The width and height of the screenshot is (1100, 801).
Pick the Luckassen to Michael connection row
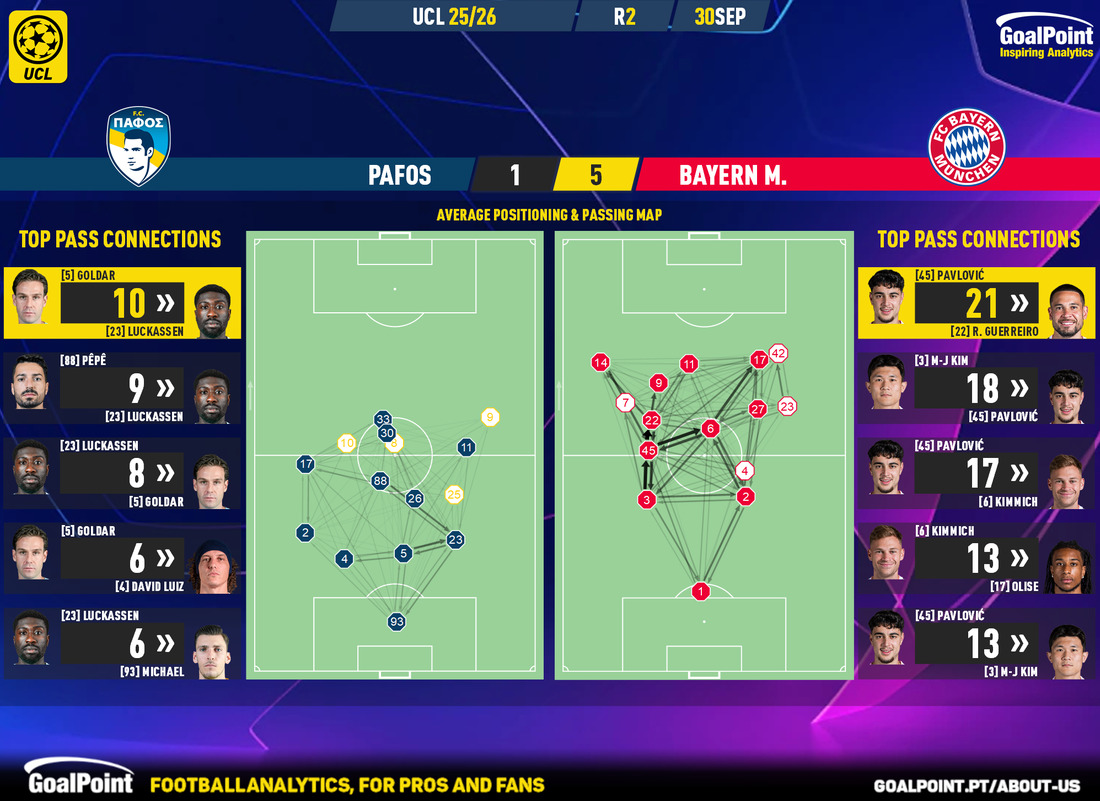[122, 643]
